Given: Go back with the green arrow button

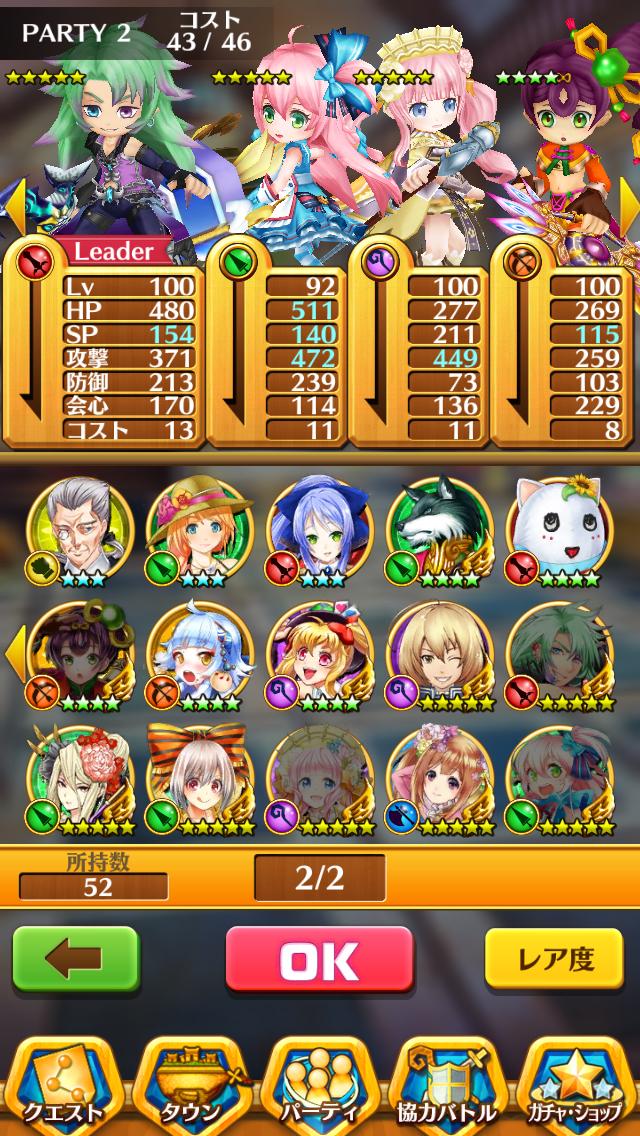Looking at the screenshot, I should [x=75, y=961].
